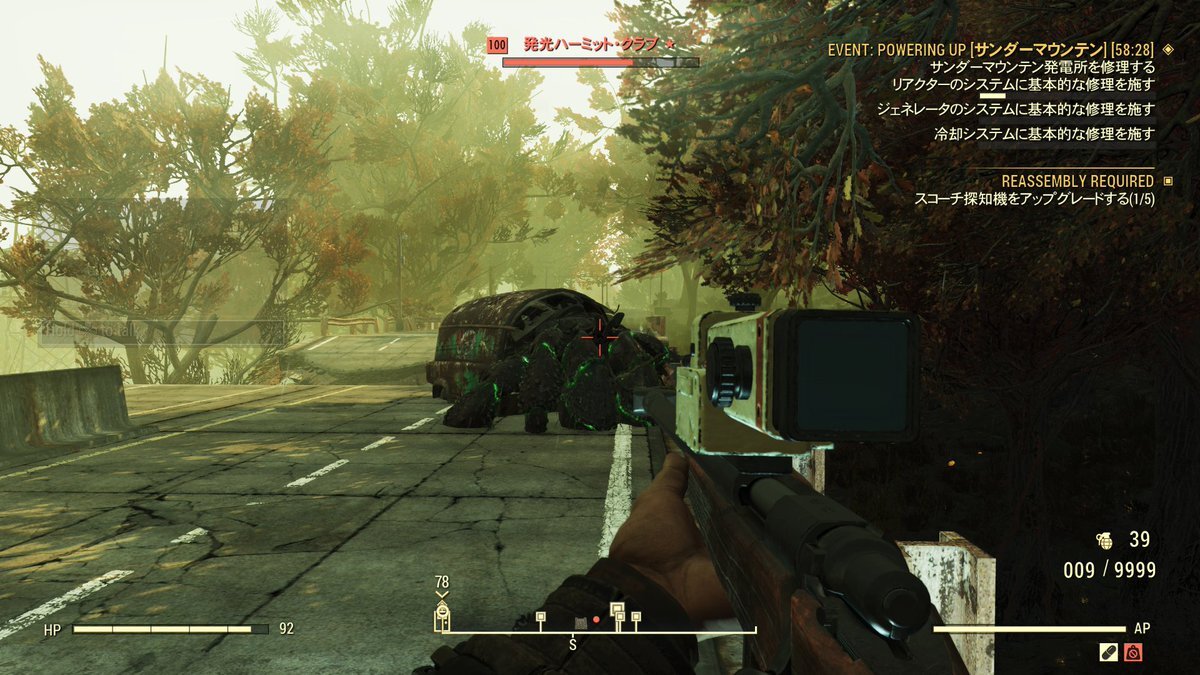Select the level 78 player marker on compass
Viewport: 1200px width, 675px height.
click(442, 615)
